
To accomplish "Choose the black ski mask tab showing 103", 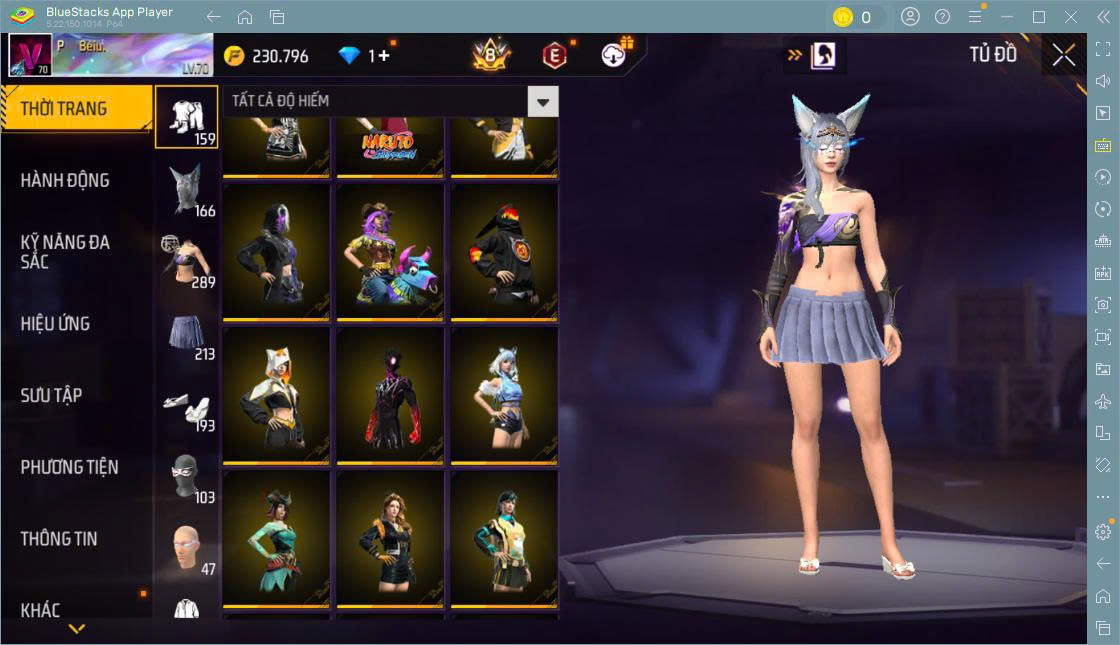I will pos(186,477).
